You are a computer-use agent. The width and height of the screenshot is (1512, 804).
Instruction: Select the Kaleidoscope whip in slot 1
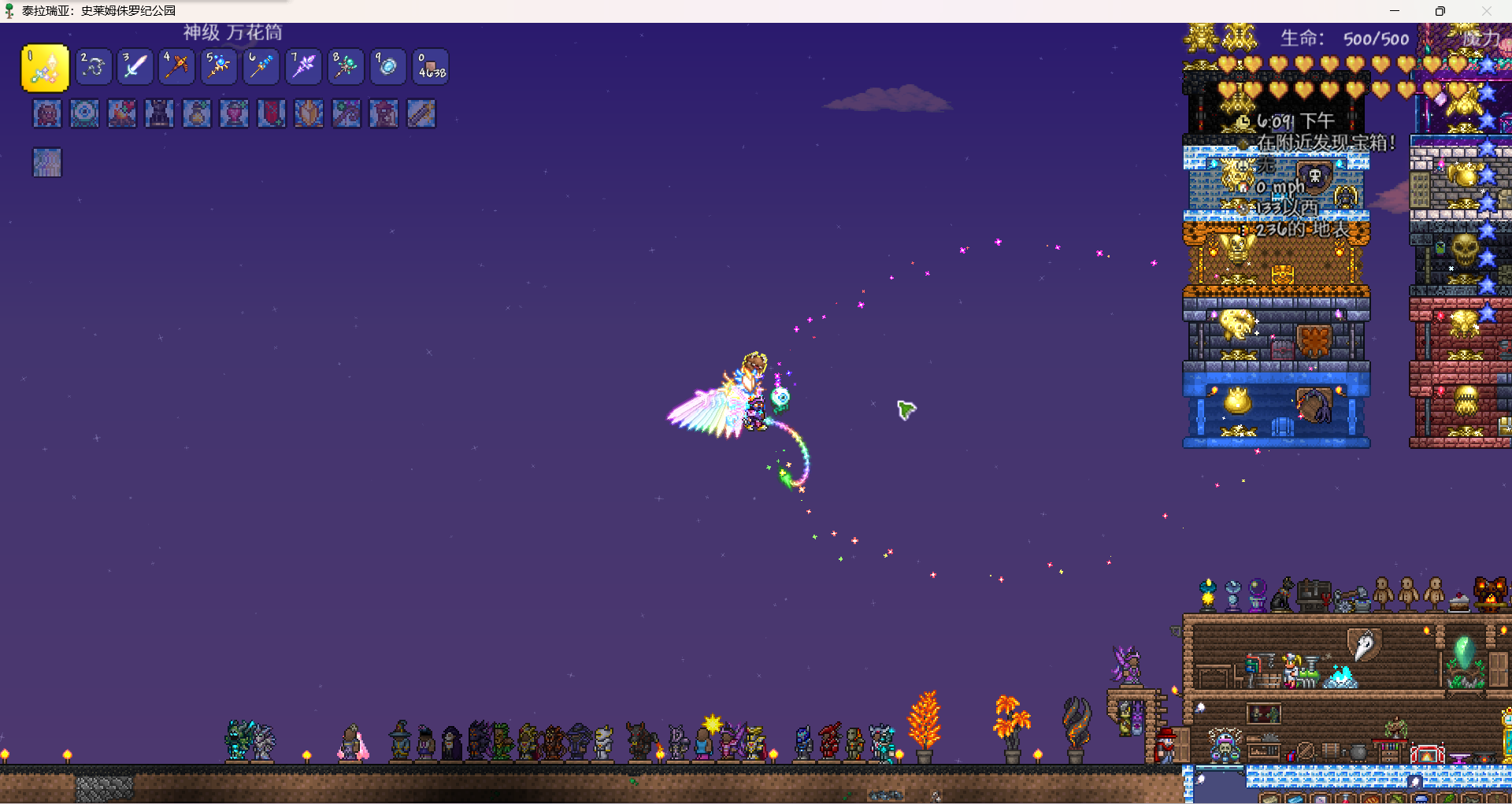(x=45, y=68)
